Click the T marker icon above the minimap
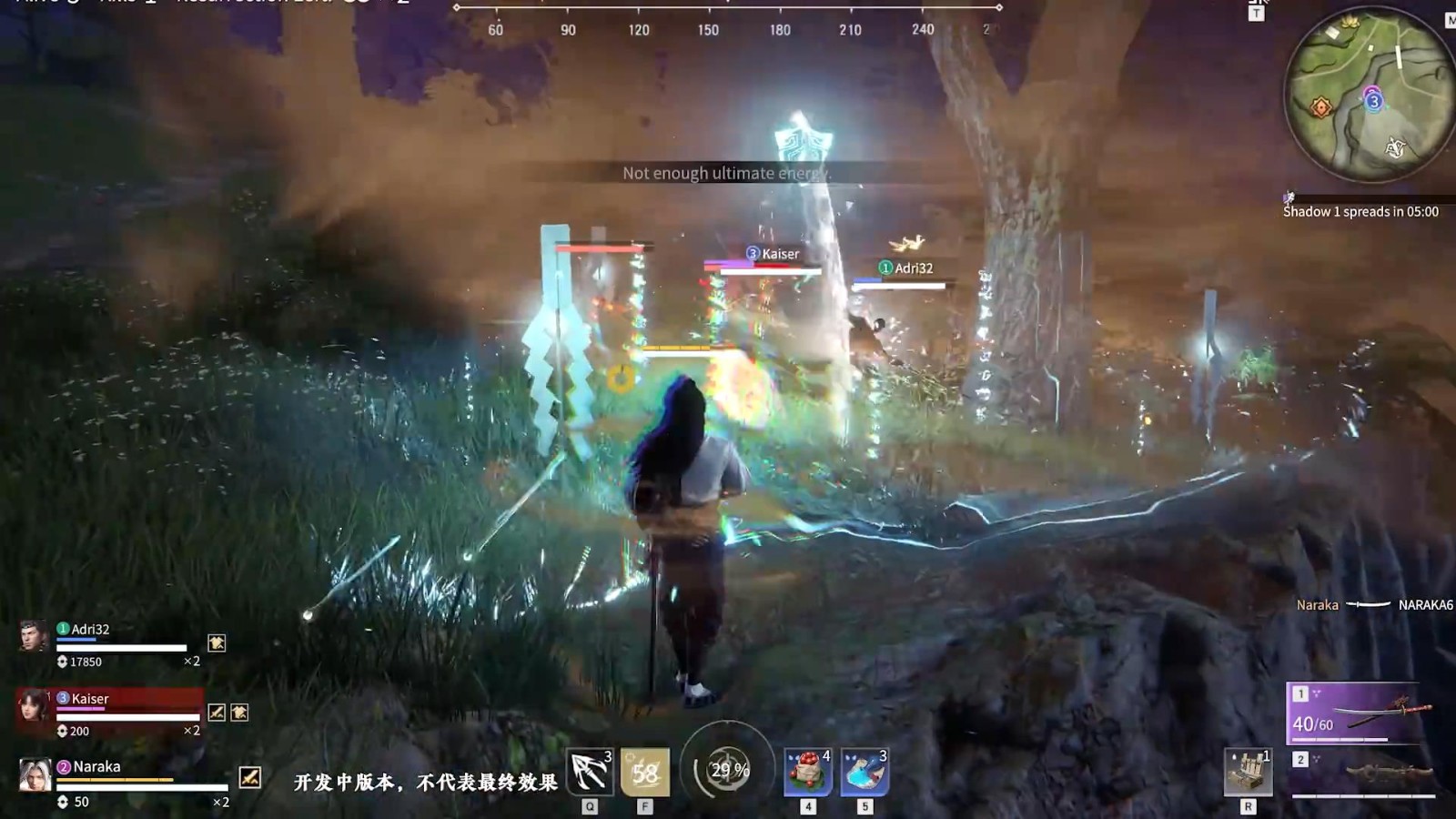Screen dimensions: 1456x819 1257,13
